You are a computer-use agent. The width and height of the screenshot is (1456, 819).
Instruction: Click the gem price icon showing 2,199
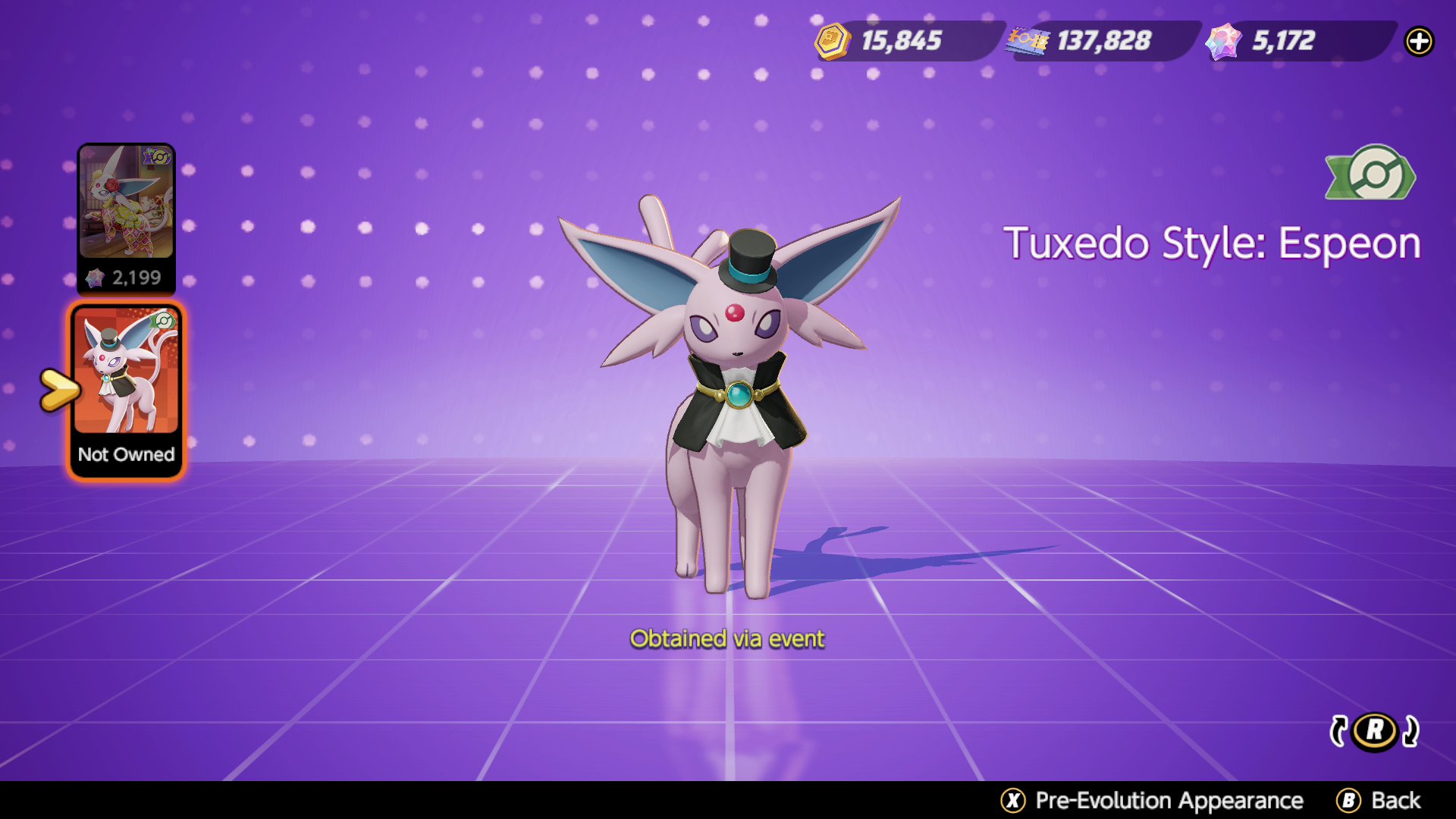tap(95, 278)
